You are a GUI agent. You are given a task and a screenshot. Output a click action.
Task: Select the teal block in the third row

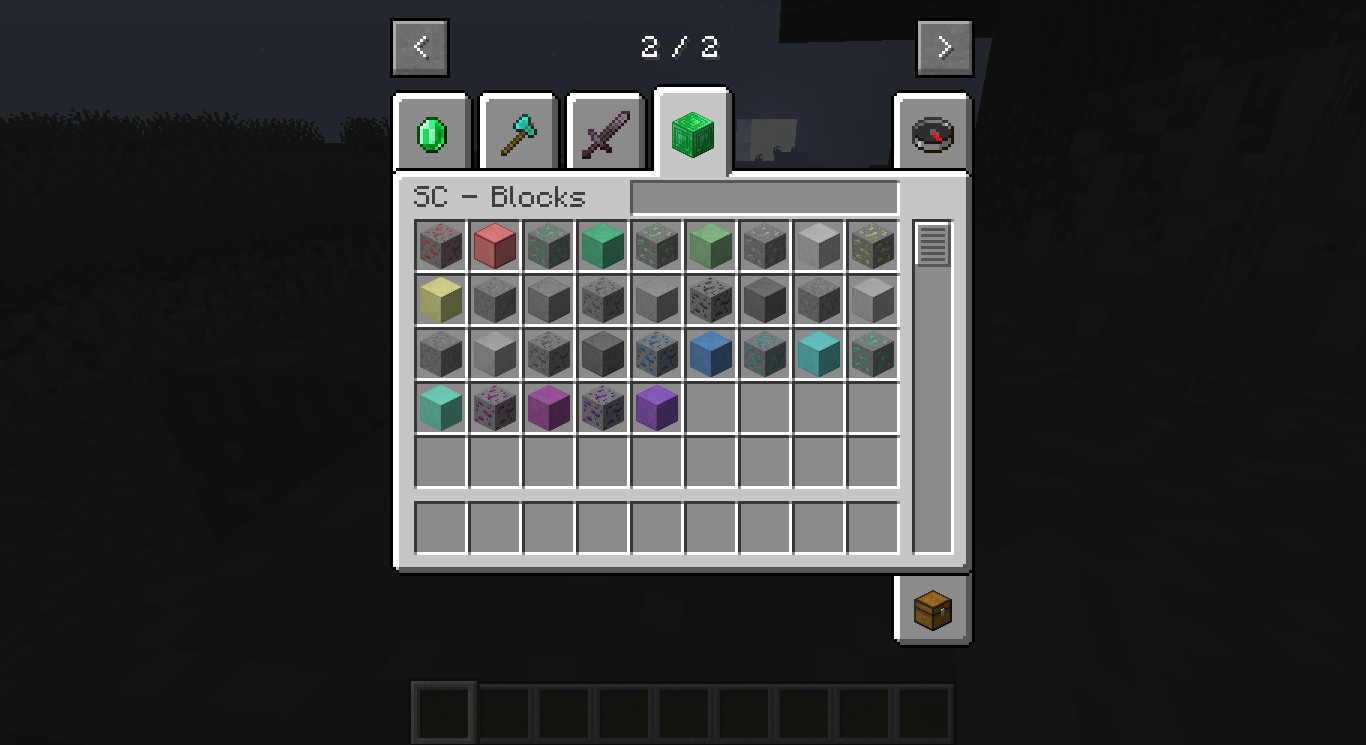[818, 353]
